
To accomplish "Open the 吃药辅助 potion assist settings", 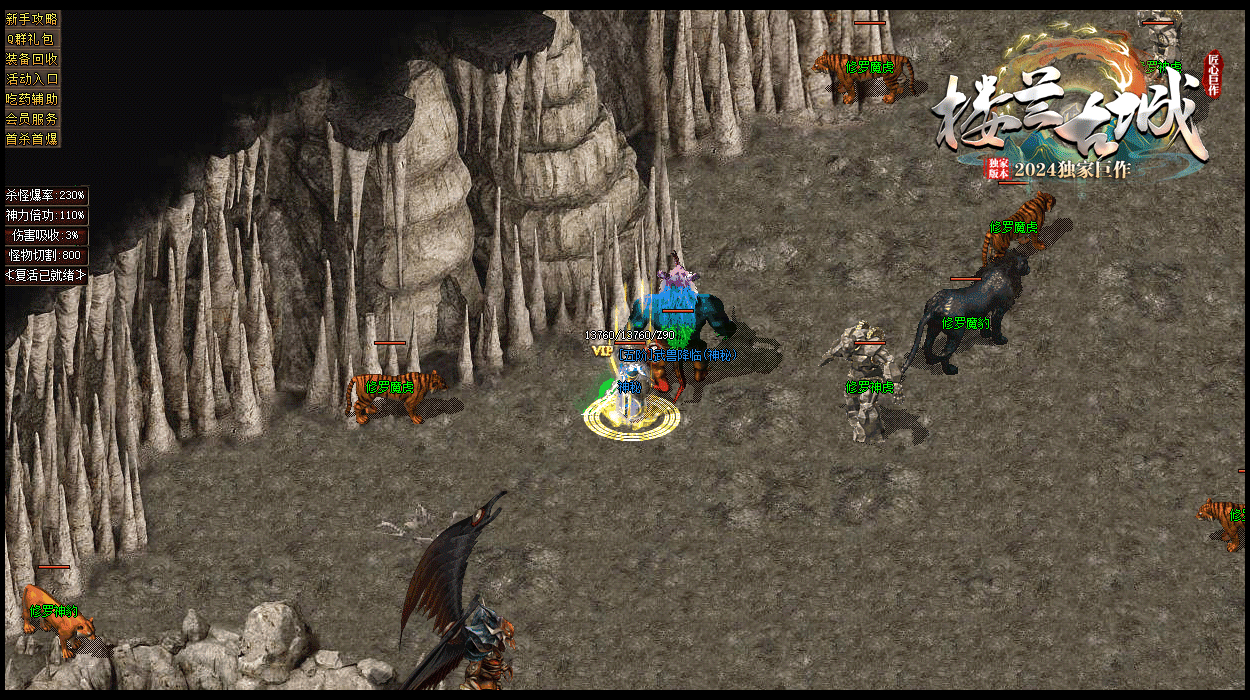I will [32, 99].
